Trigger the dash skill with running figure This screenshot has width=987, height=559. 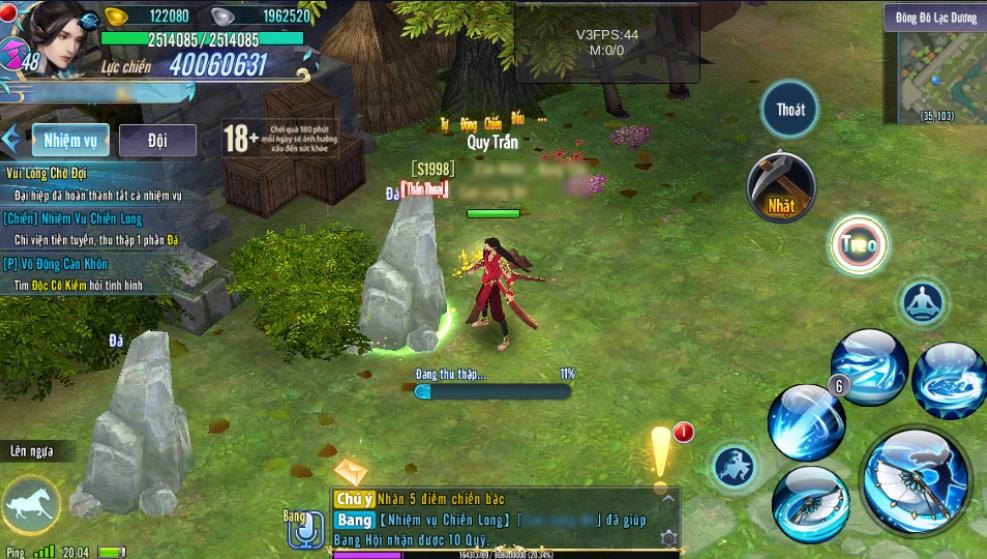point(735,466)
